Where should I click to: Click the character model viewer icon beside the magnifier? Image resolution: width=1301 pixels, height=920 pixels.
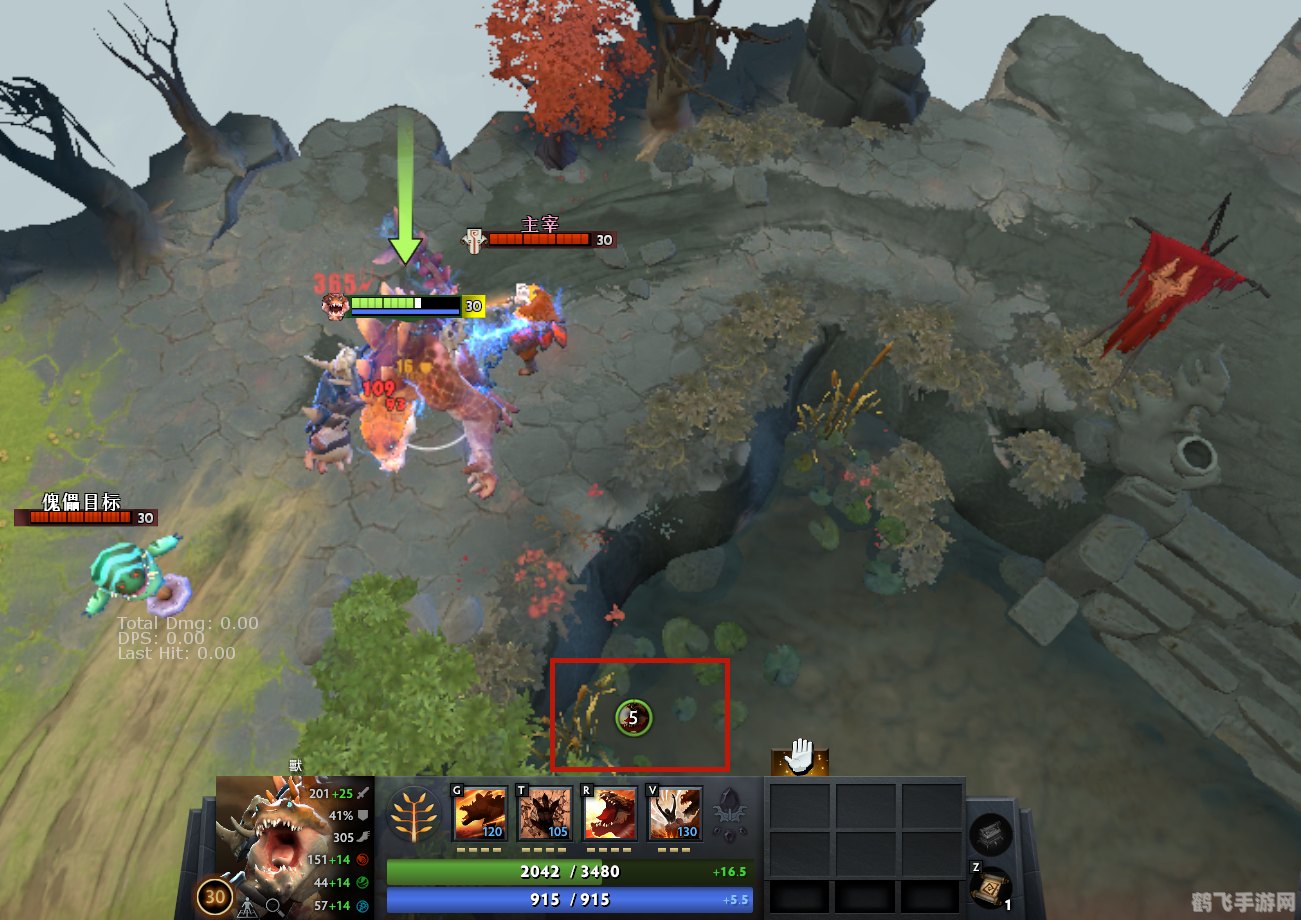248,906
